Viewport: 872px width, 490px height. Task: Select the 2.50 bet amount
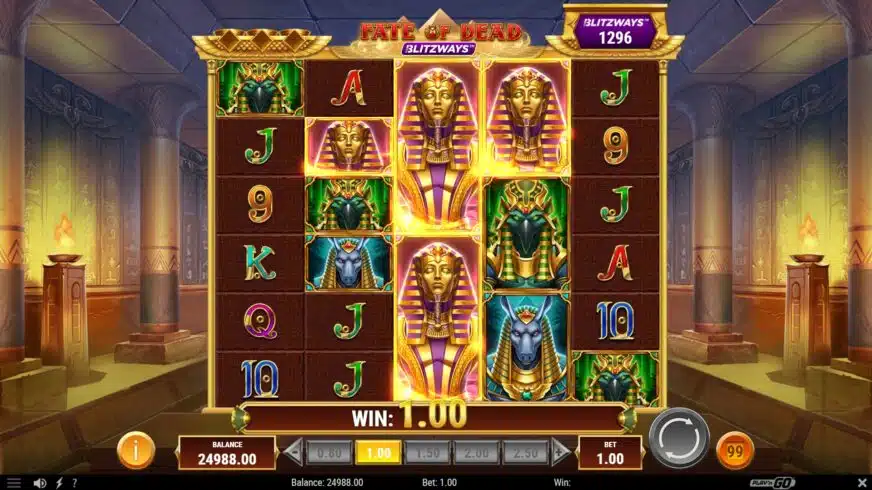coord(524,453)
